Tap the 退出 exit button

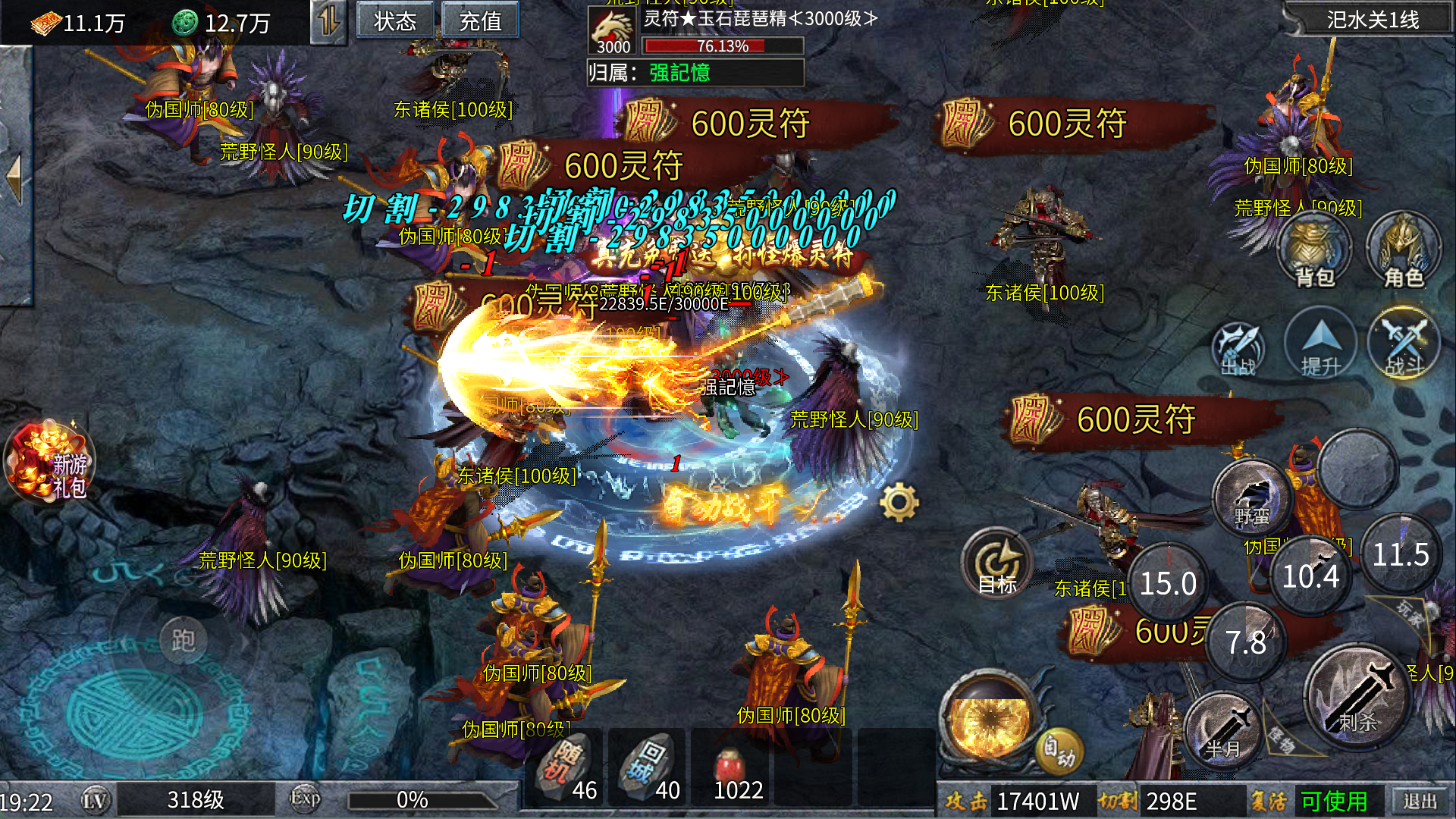[1420, 801]
